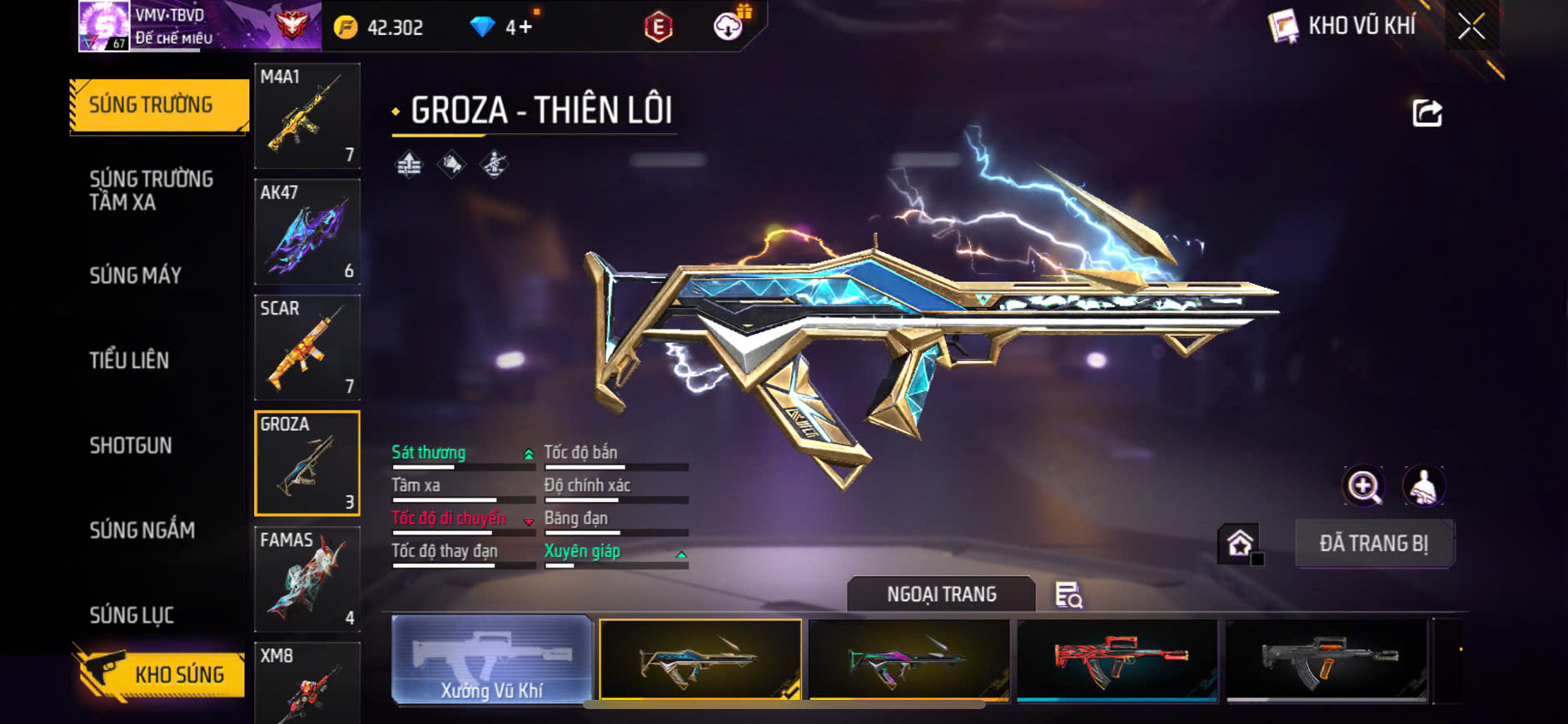
Task: Click the share icon
Action: (1426, 113)
